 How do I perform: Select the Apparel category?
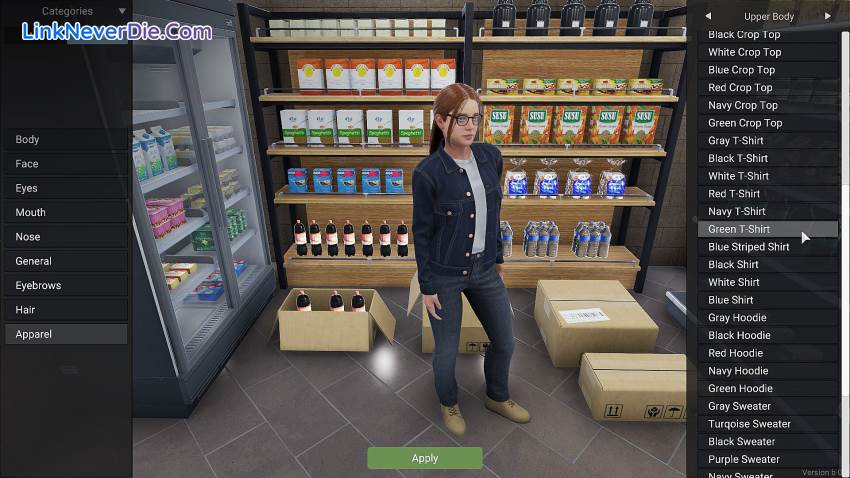click(x=65, y=334)
